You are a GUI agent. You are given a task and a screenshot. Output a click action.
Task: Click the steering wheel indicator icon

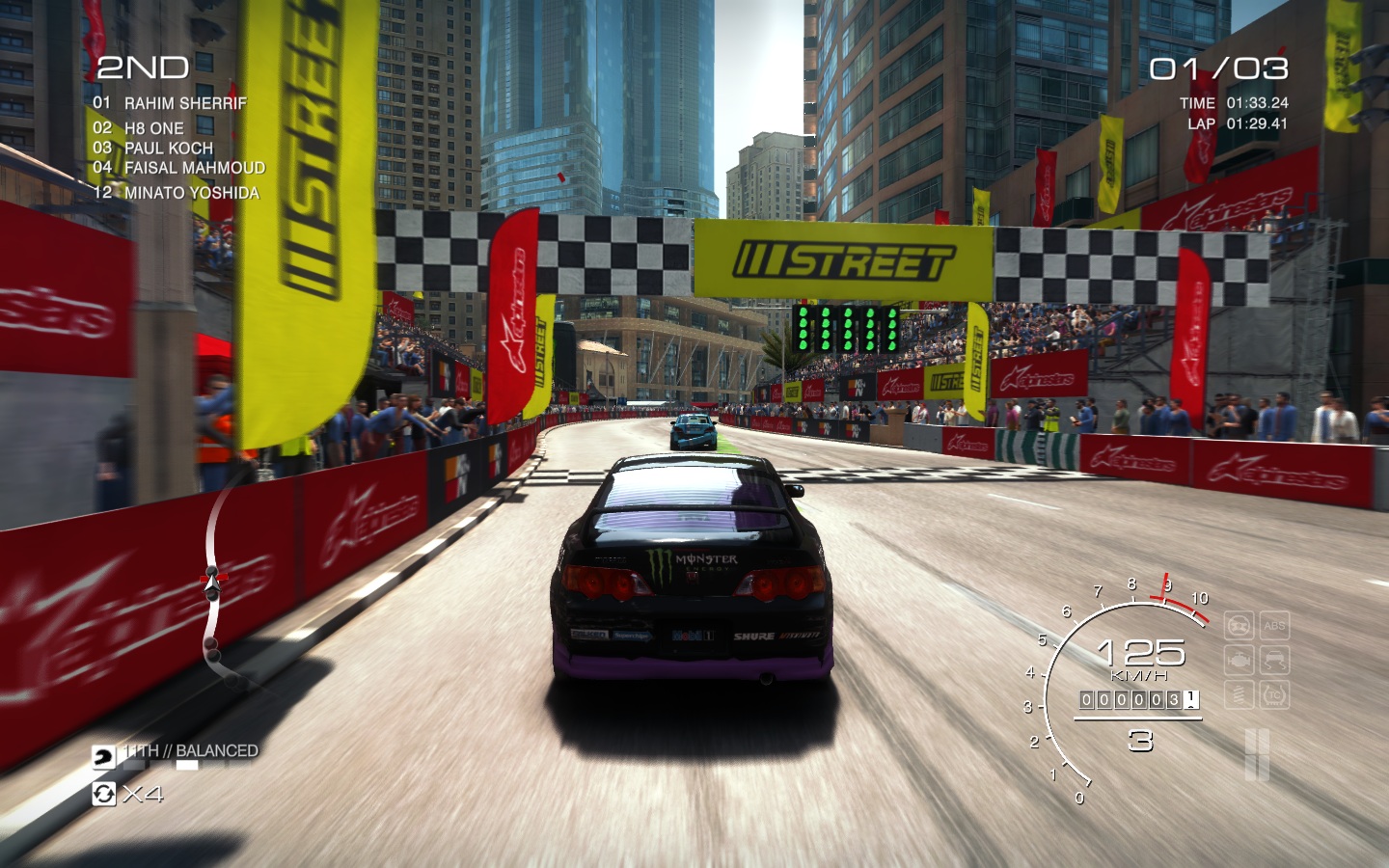click(x=1239, y=626)
